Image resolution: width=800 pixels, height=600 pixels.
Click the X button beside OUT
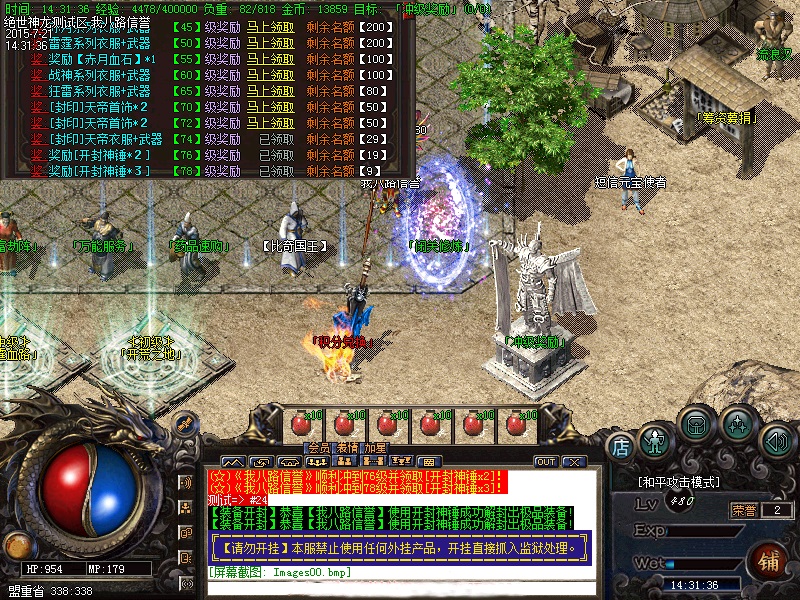pyautogui.click(x=574, y=462)
